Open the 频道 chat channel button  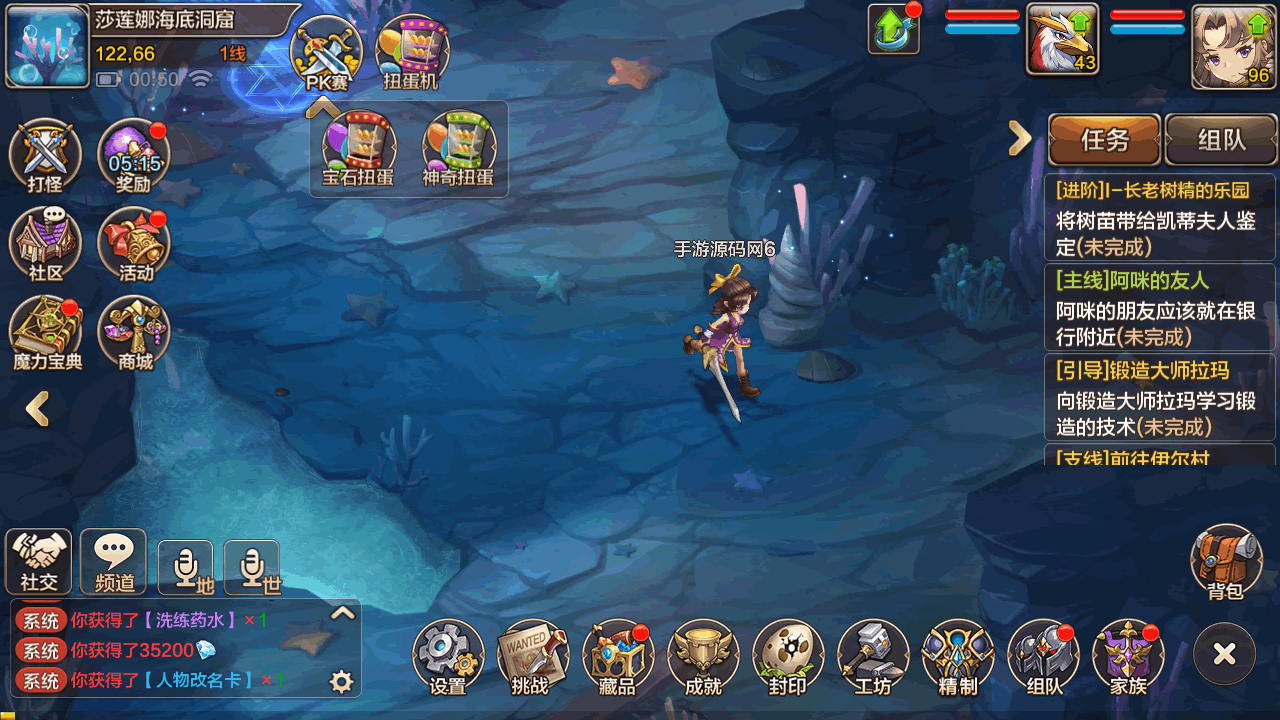pyautogui.click(x=113, y=561)
